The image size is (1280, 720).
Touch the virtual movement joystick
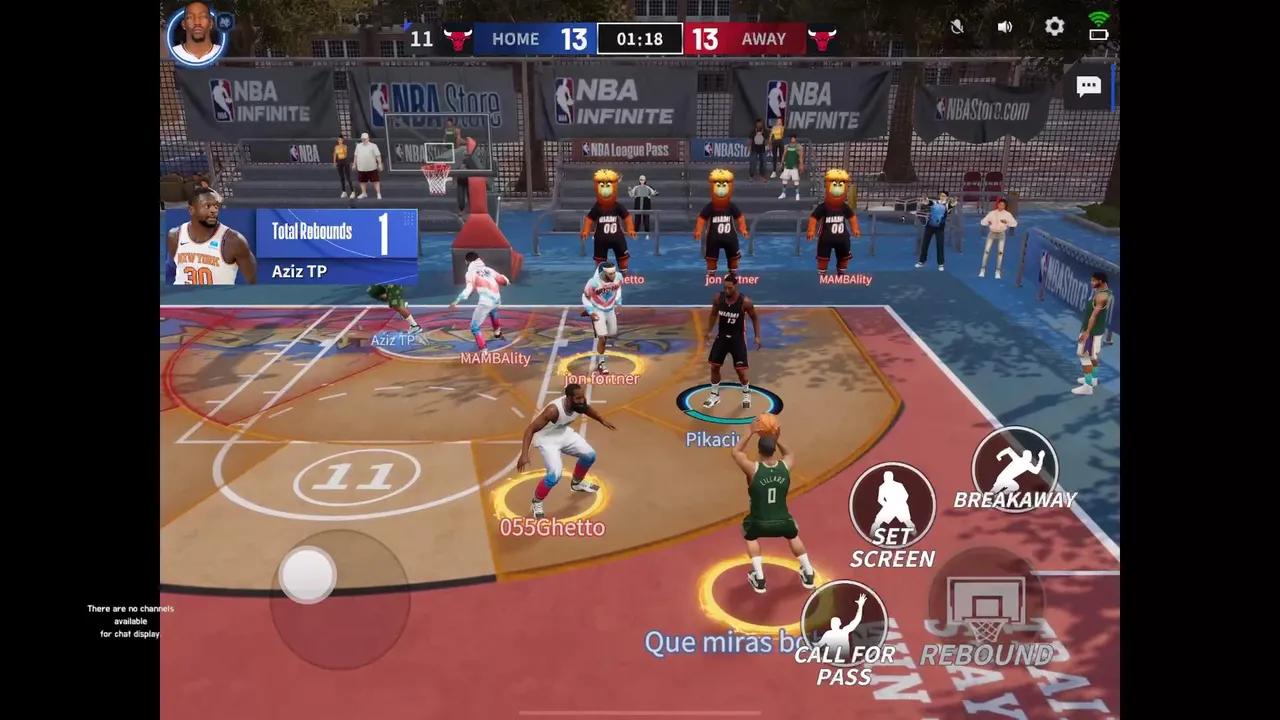click(308, 574)
